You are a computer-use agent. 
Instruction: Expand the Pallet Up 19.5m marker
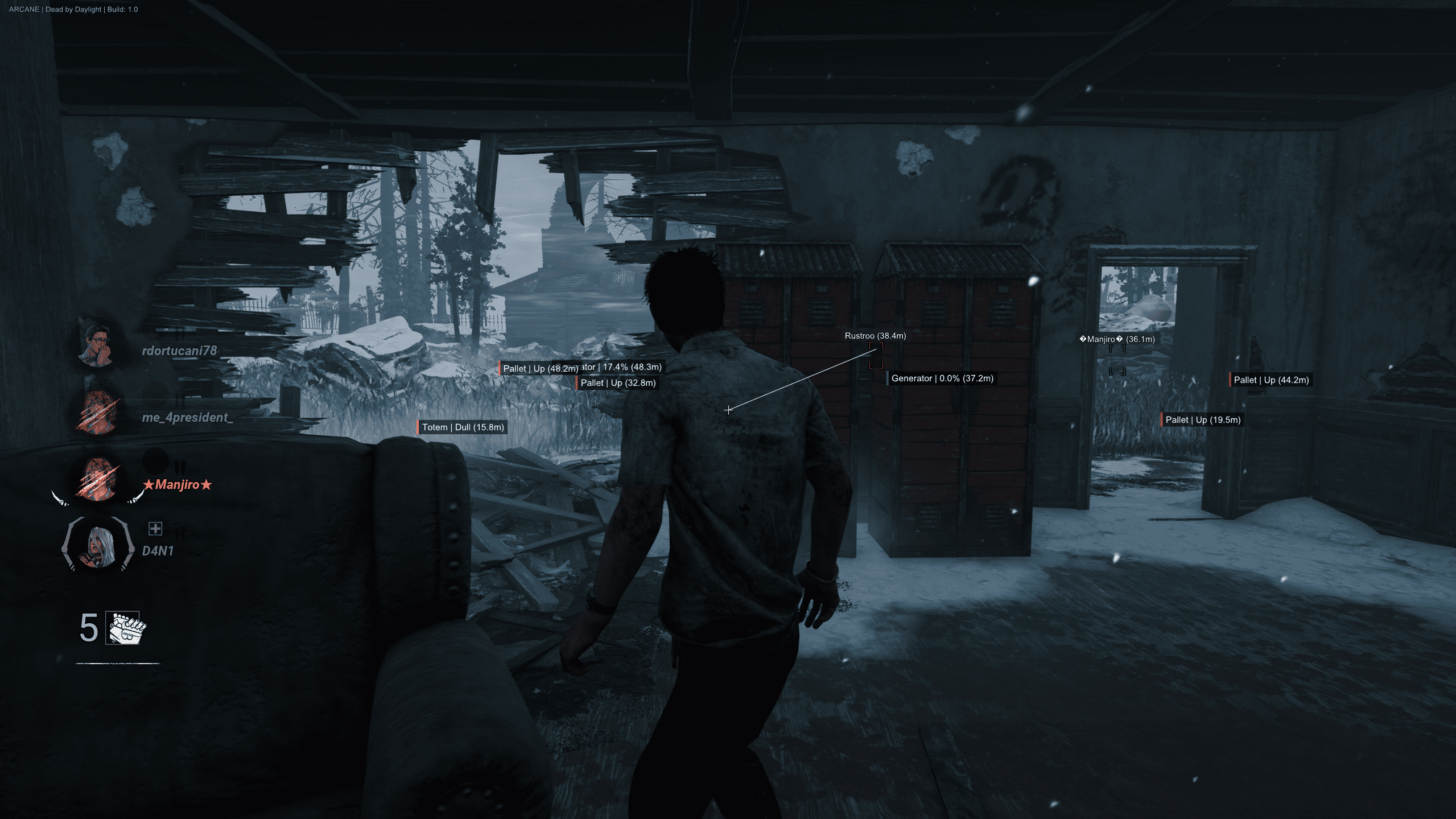click(x=1202, y=419)
